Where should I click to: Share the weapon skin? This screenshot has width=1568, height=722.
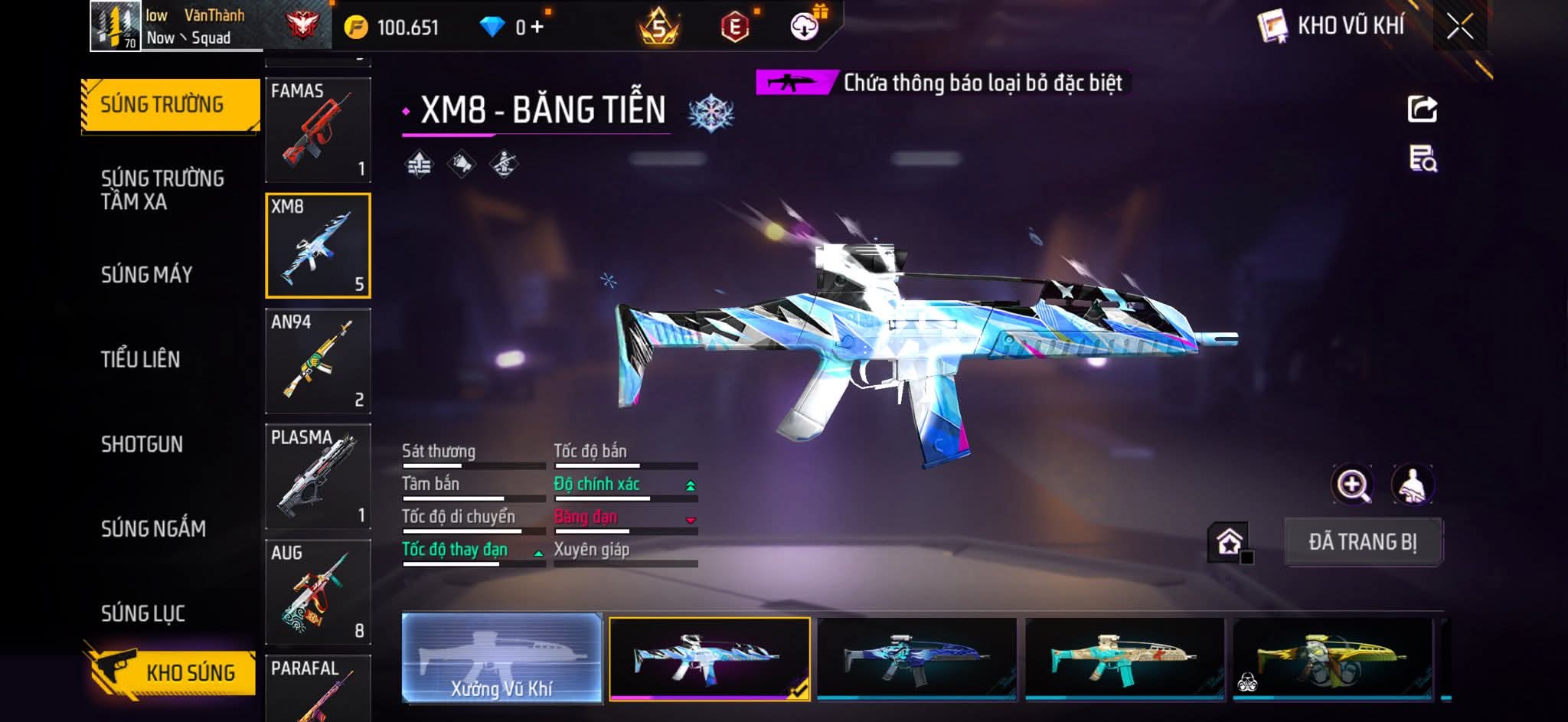(1422, 109)
